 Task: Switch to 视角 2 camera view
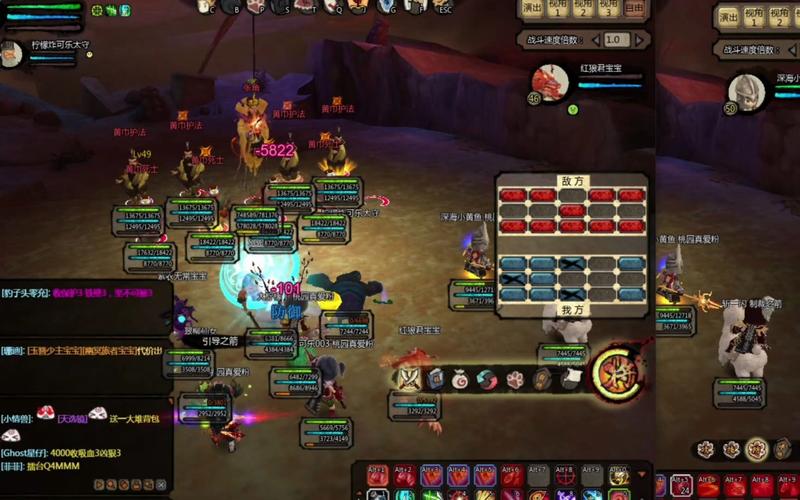click(x=583, y=9)
